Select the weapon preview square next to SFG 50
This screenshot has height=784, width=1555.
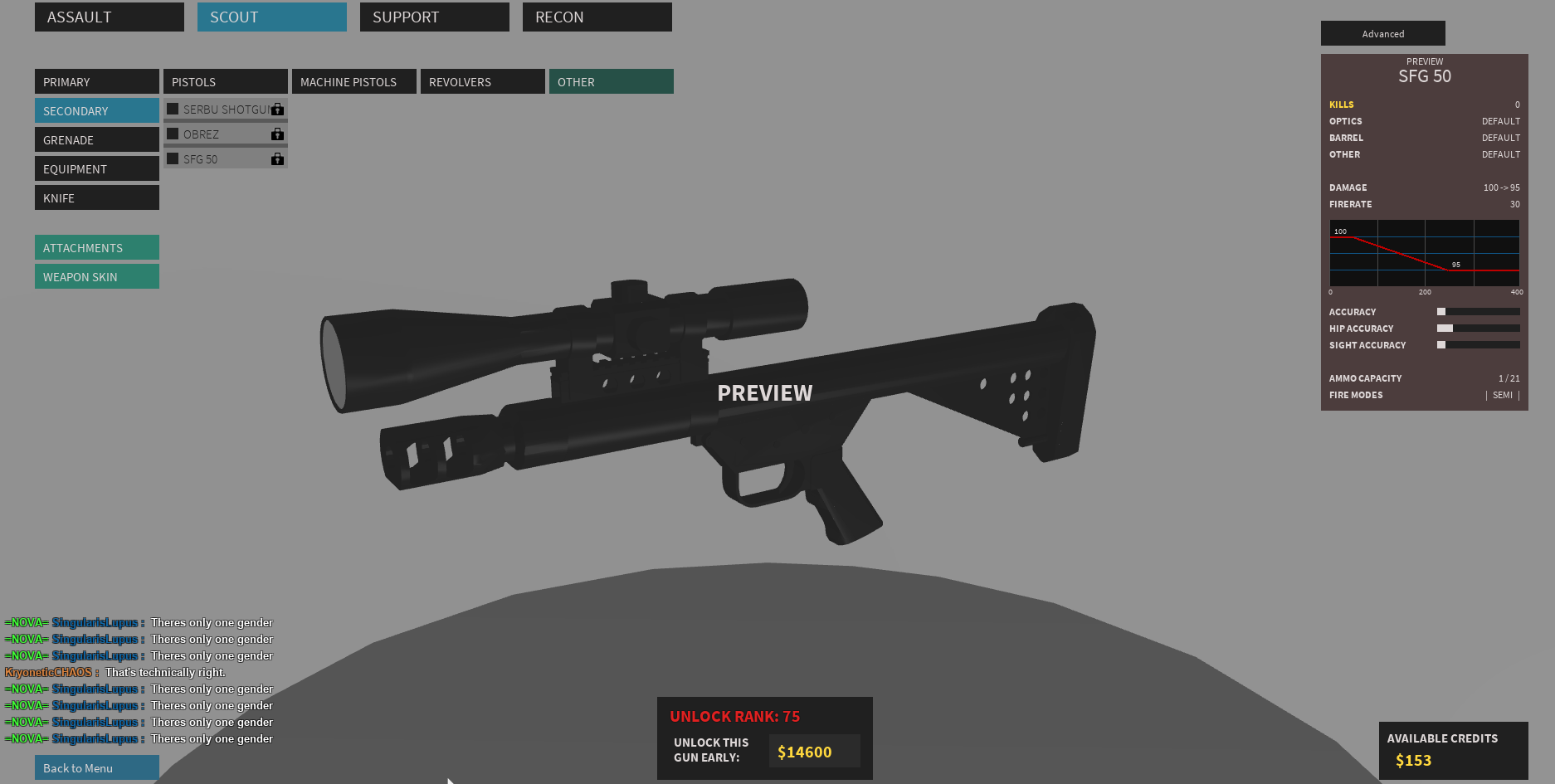pyautogui.click(x=173, y=158)
